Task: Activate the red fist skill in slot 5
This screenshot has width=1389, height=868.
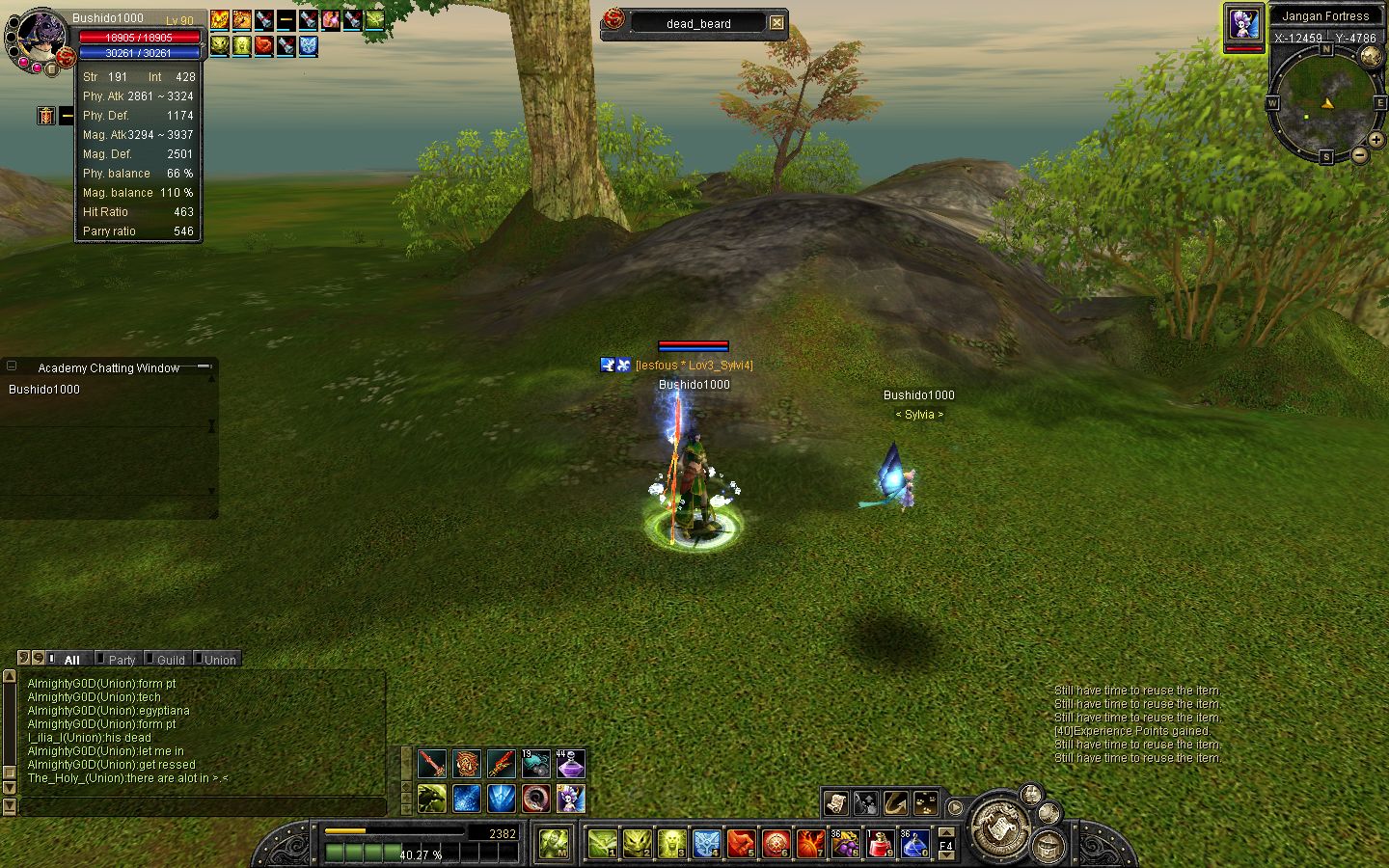Action: (742, 845)
